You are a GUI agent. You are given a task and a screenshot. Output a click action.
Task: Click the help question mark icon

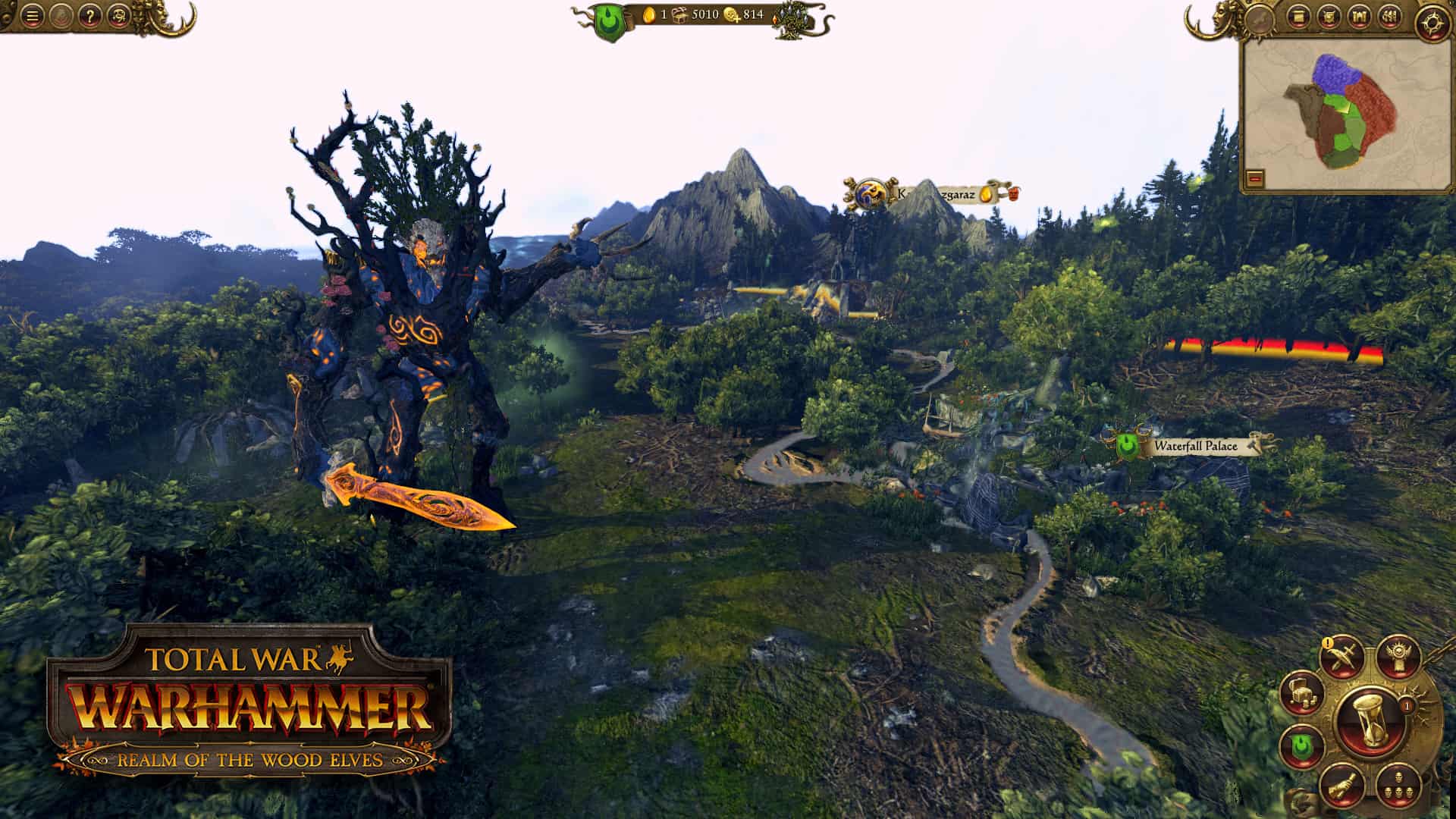coord(90,15)
